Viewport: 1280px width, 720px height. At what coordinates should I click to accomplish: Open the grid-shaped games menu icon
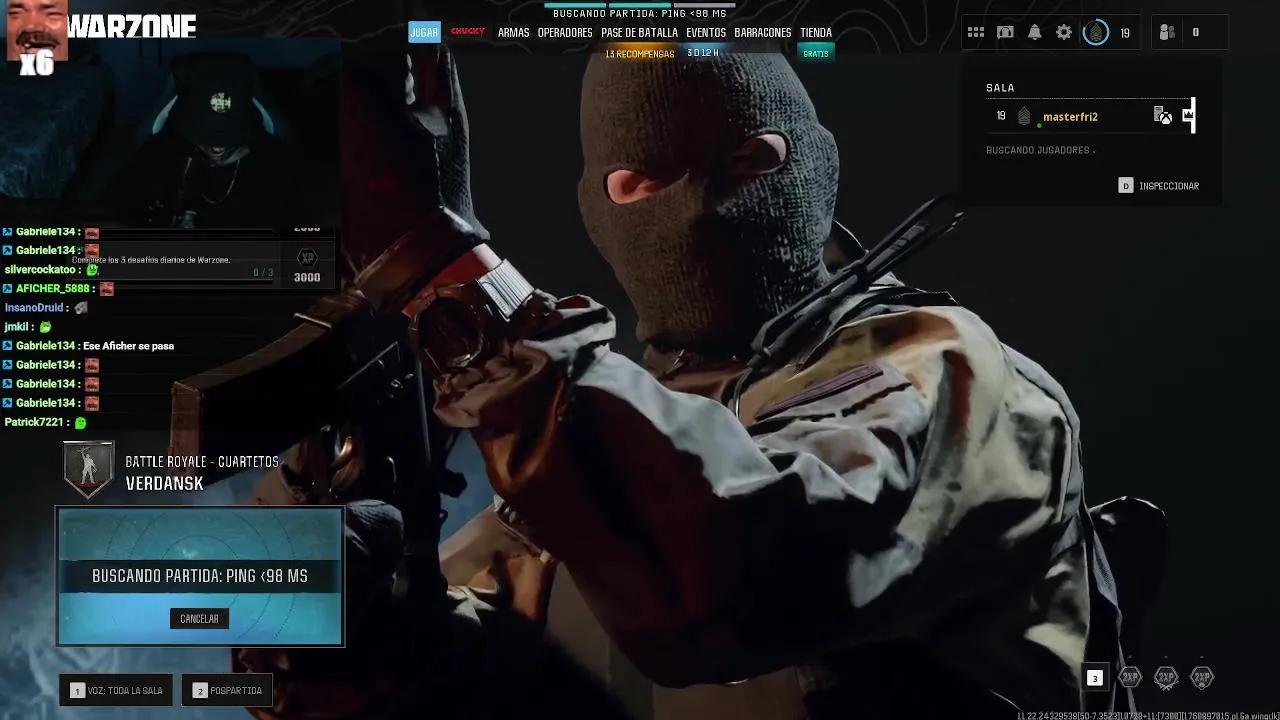[975, 32]
